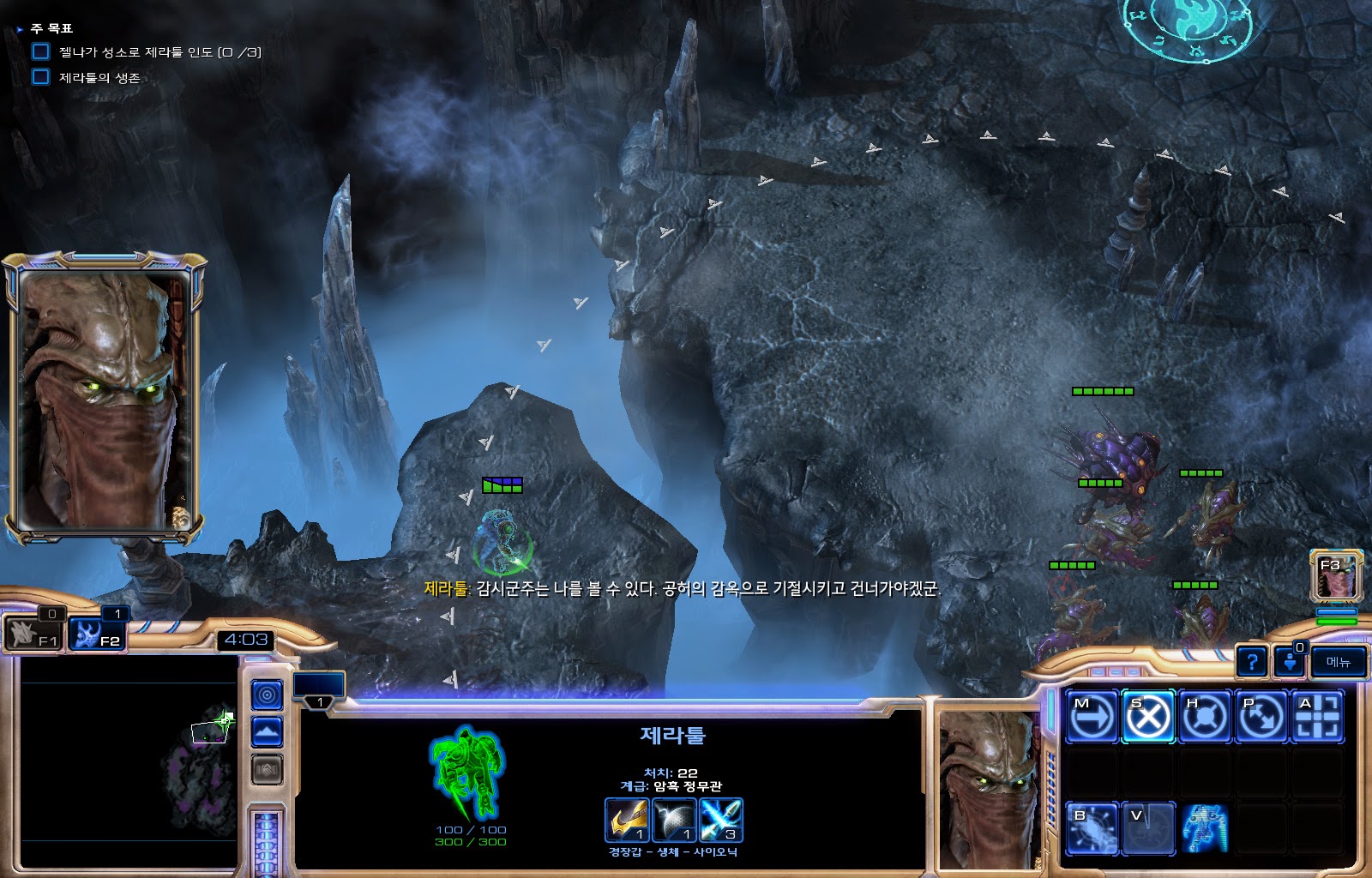
Task: Activate the Attack command
Action: click(1317, 716)
